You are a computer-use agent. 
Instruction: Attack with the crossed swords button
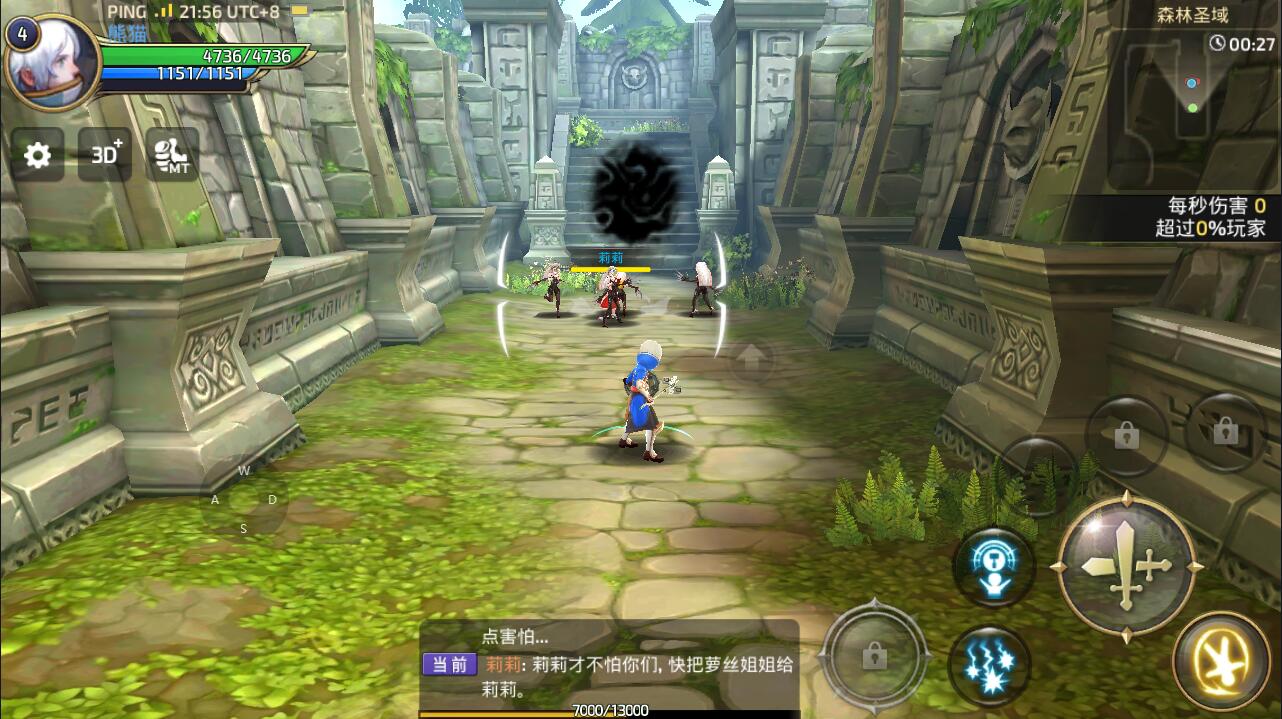[1126, 567]
